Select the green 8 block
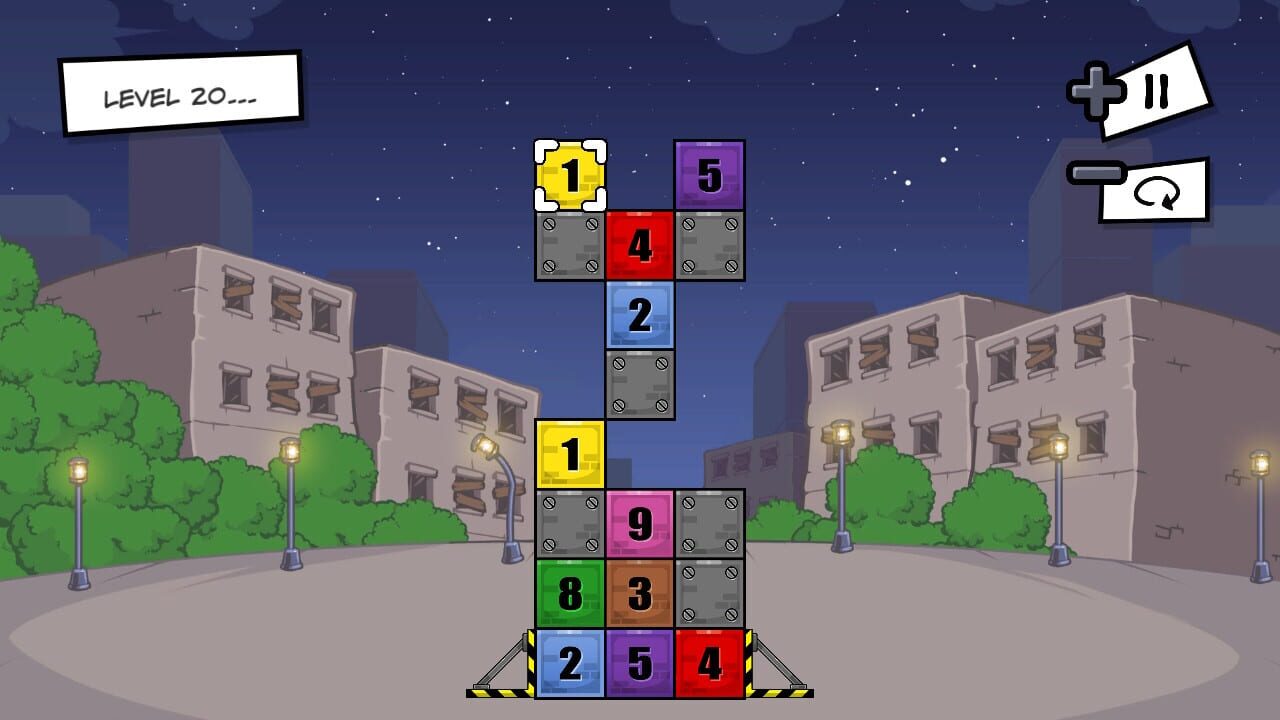Viewport: 1280px width, 720px height. coord(570,594)
